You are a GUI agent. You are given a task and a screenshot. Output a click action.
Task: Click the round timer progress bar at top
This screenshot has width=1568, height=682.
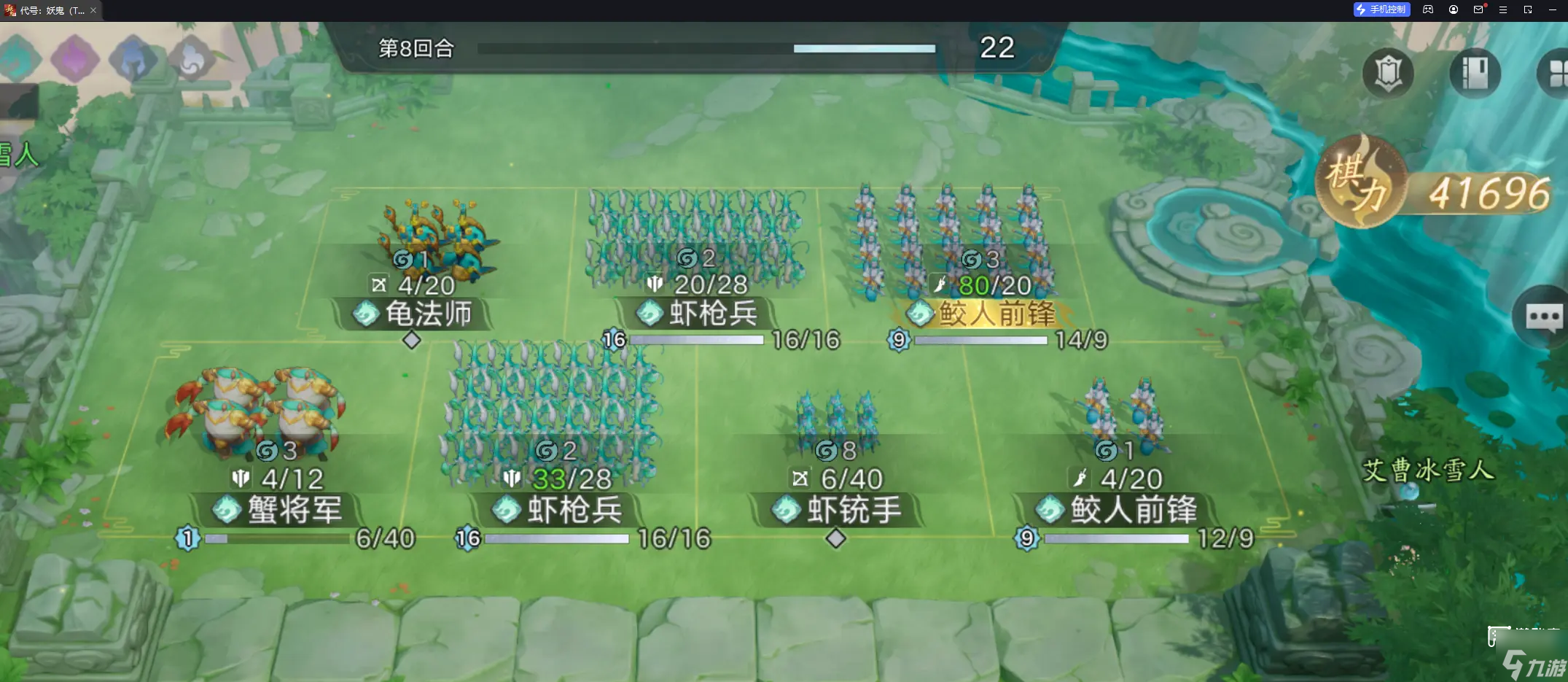coord(706,49)
